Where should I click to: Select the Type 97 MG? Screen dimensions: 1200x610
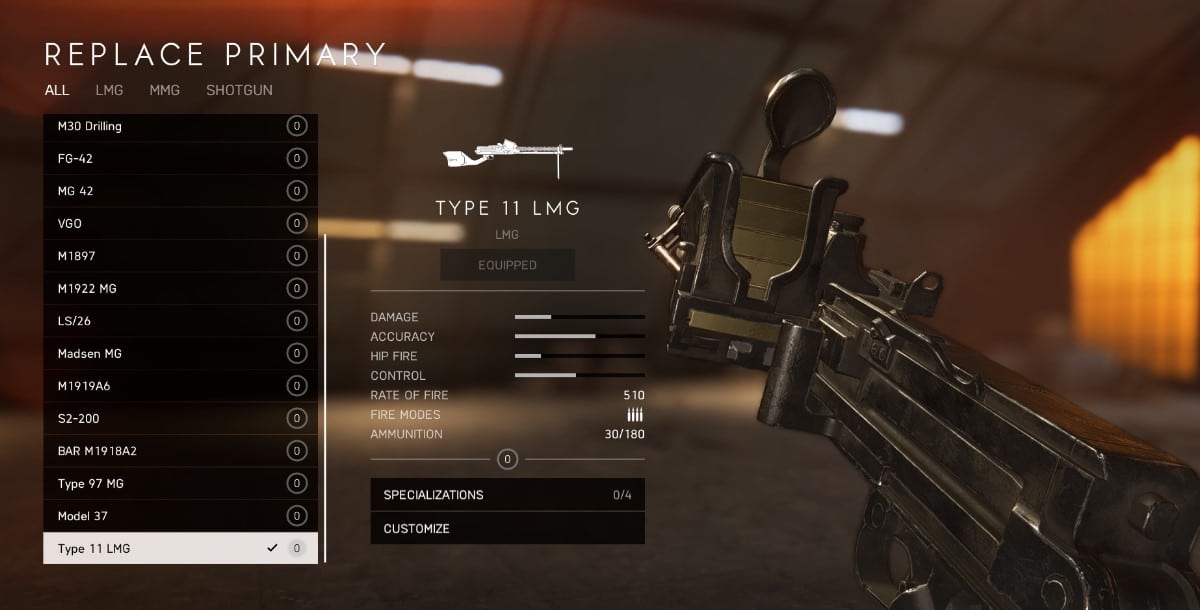coord(180,483)
